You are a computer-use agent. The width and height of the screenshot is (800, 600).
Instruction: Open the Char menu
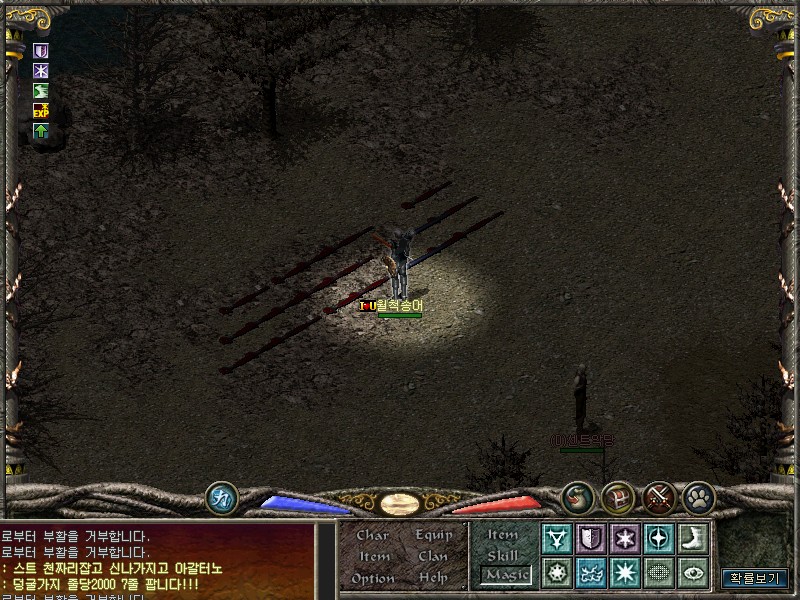(x=372, y=536)
